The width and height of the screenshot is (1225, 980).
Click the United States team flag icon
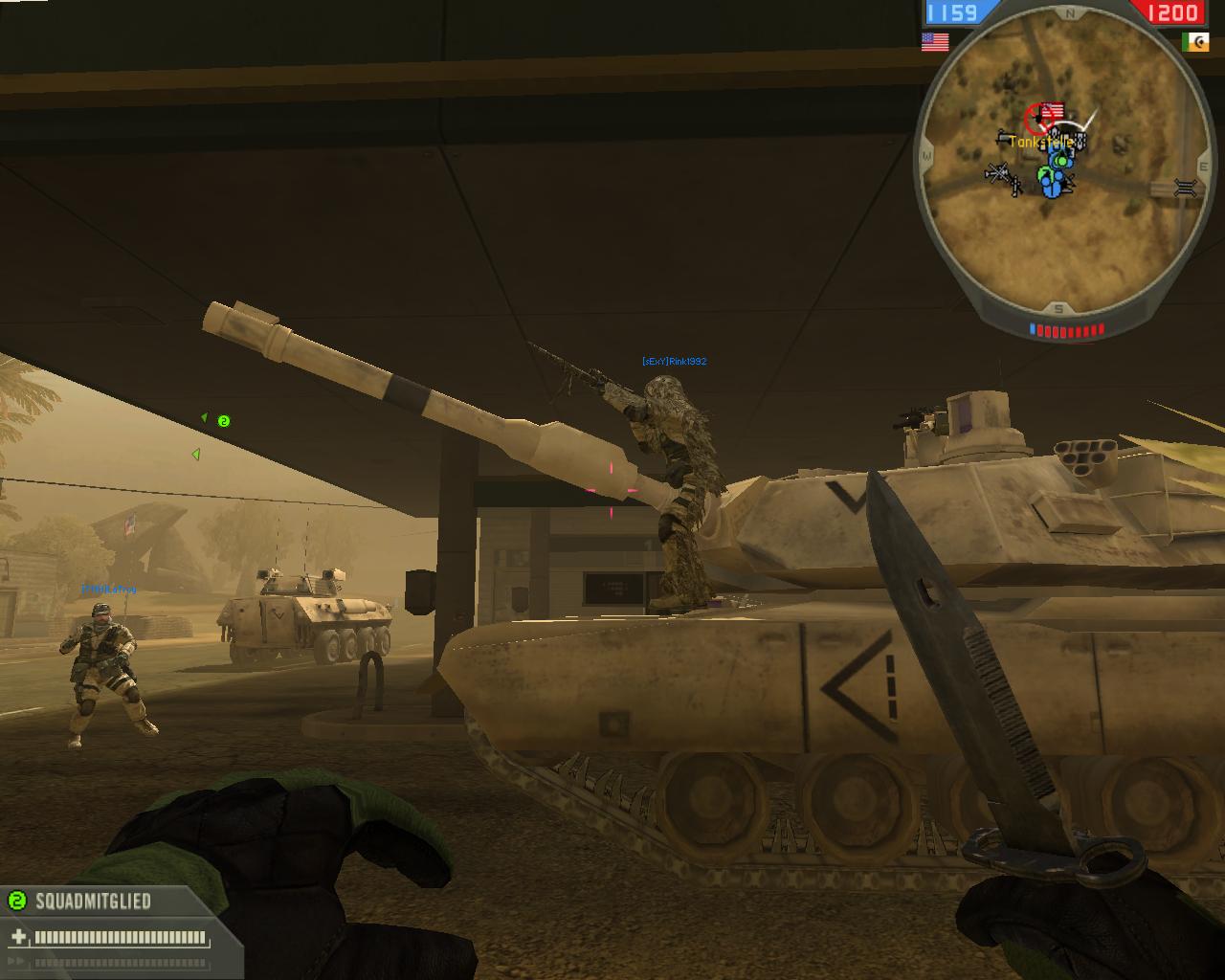[934, 41]
